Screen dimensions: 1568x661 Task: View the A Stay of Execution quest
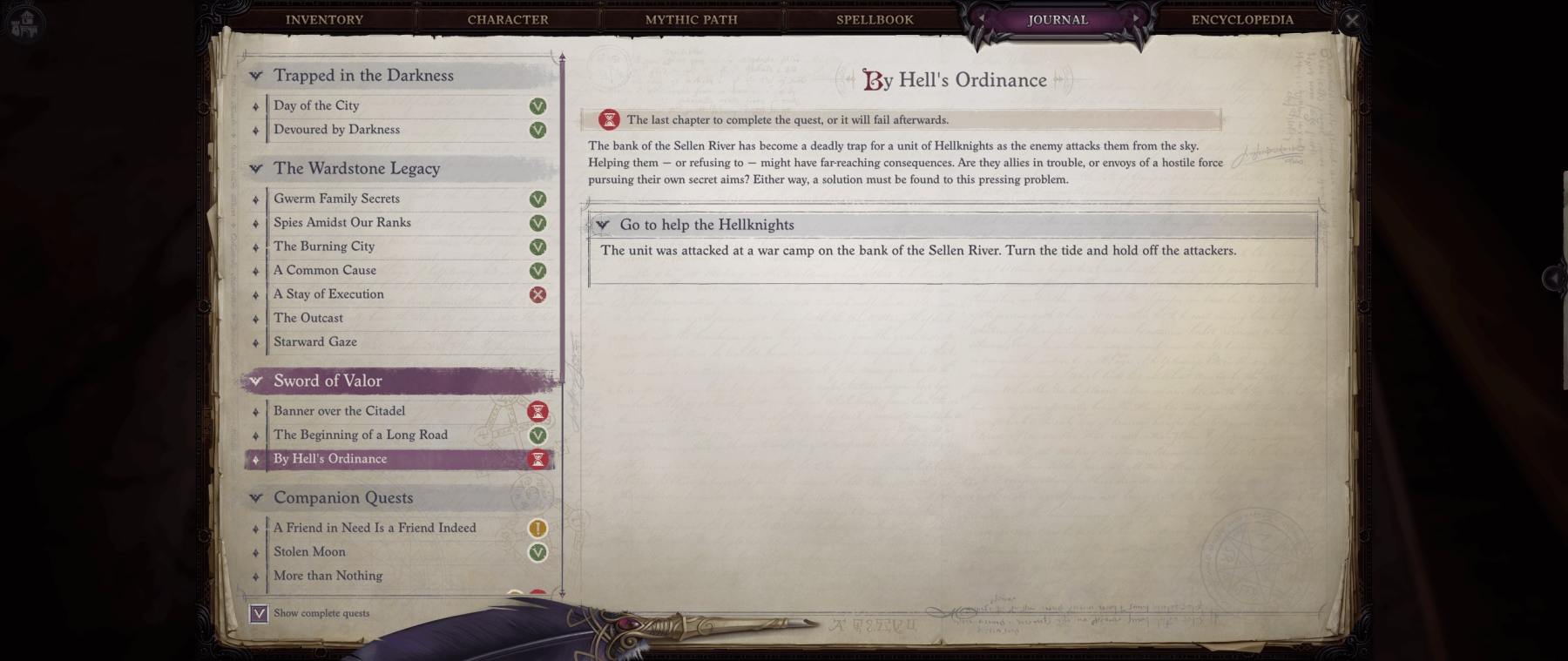pos(328,294)
